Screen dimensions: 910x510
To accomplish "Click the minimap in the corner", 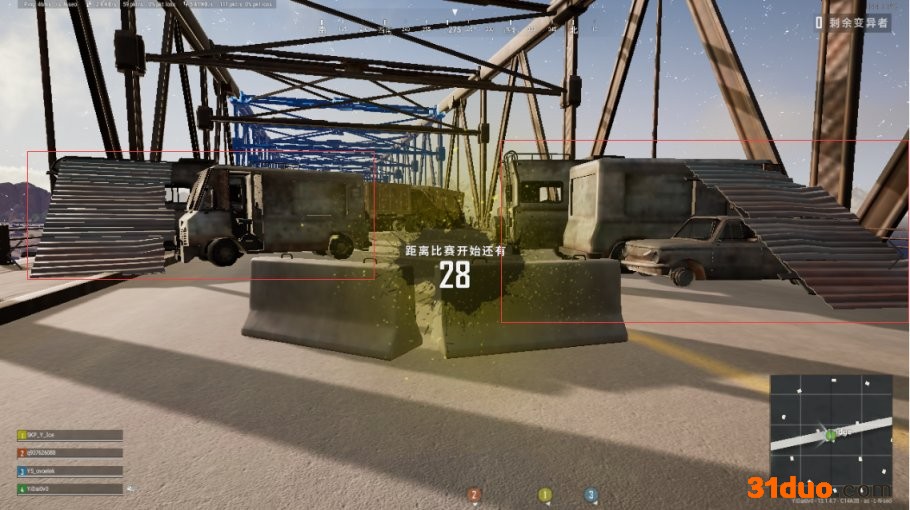I will [x=830, y=423].
